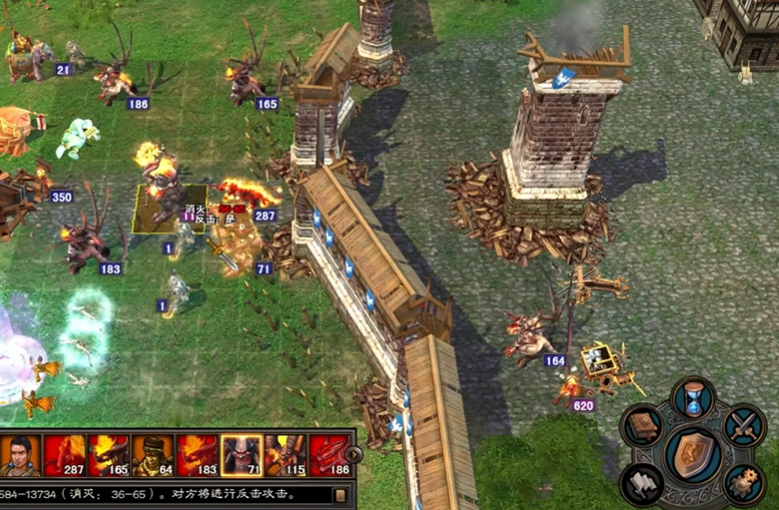Select the unit portrait showing 115
The width and height of the screenshot is (779, 510).
[285, 455]
